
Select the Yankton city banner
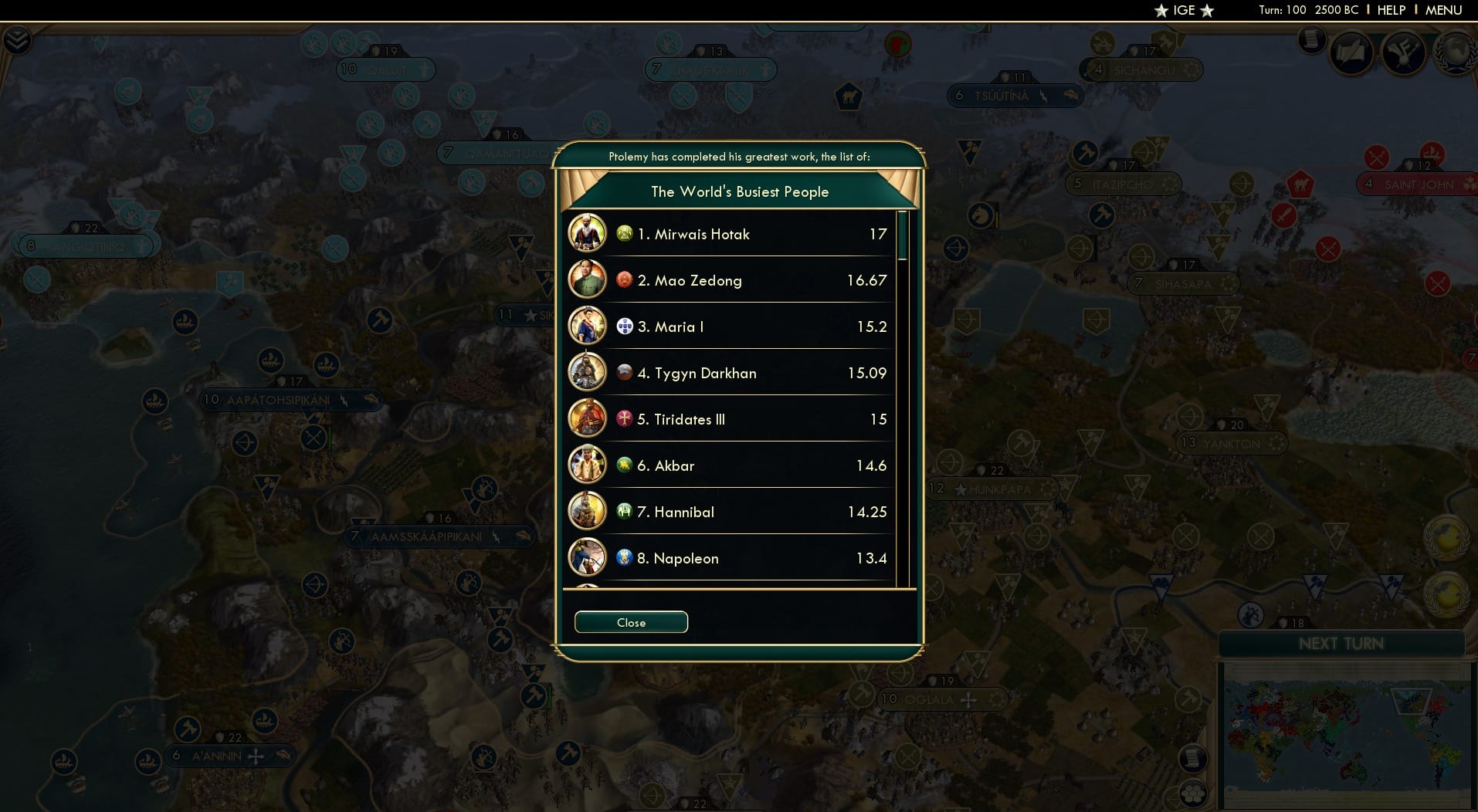(x=1232, y=443)
